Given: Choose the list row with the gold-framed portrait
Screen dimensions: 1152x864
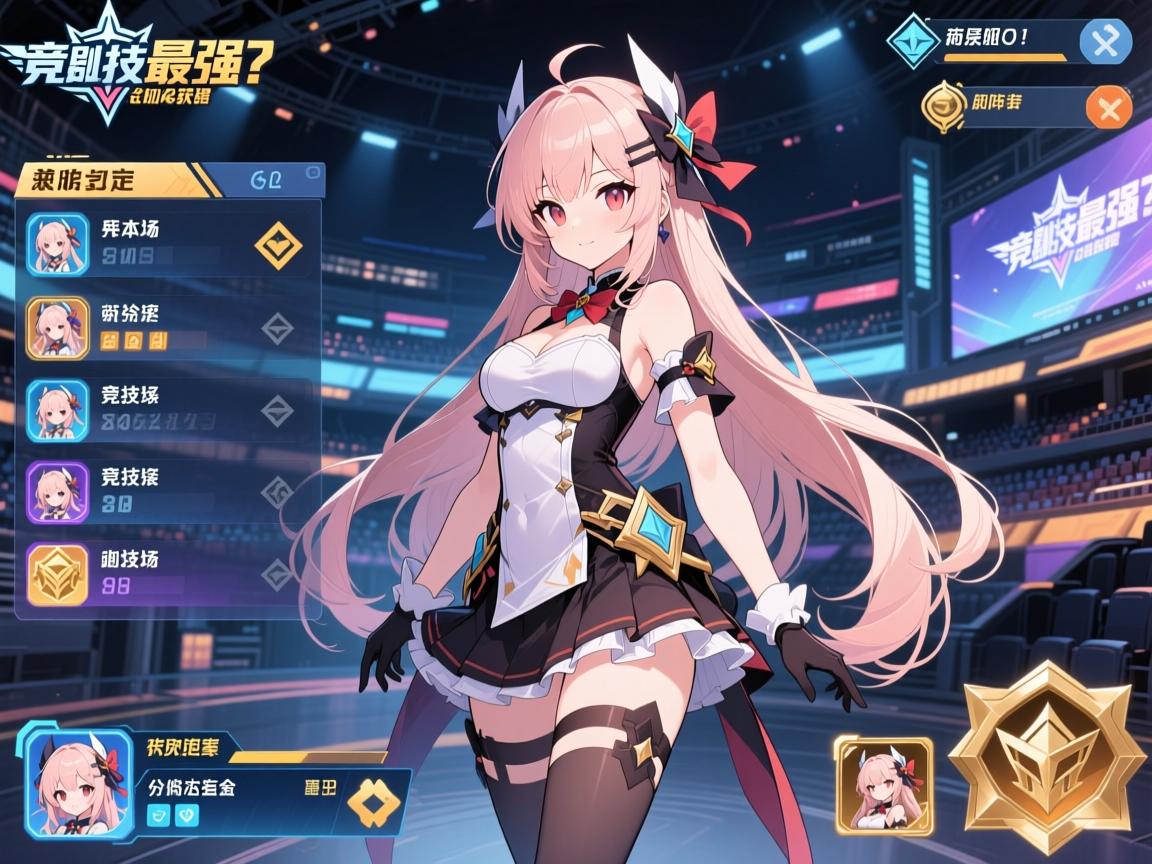Looking at the screenshot, I should [168, 327].
